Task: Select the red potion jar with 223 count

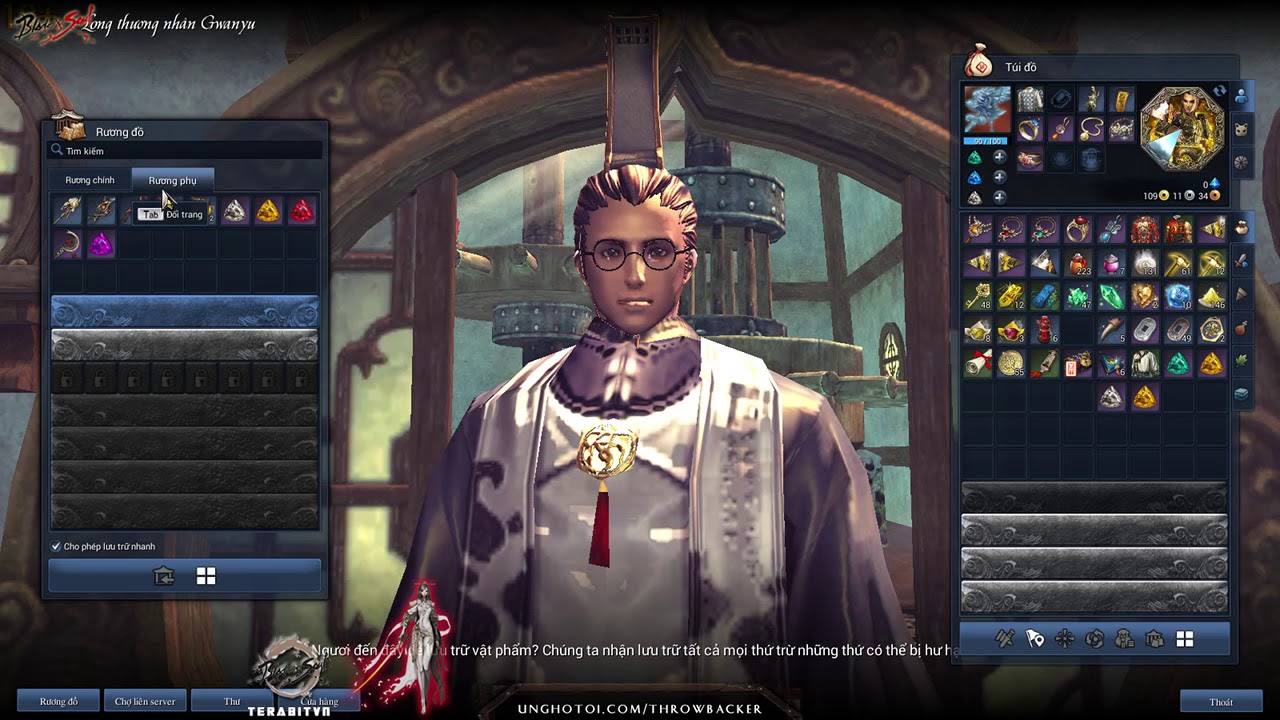Action: (1078, 264)
